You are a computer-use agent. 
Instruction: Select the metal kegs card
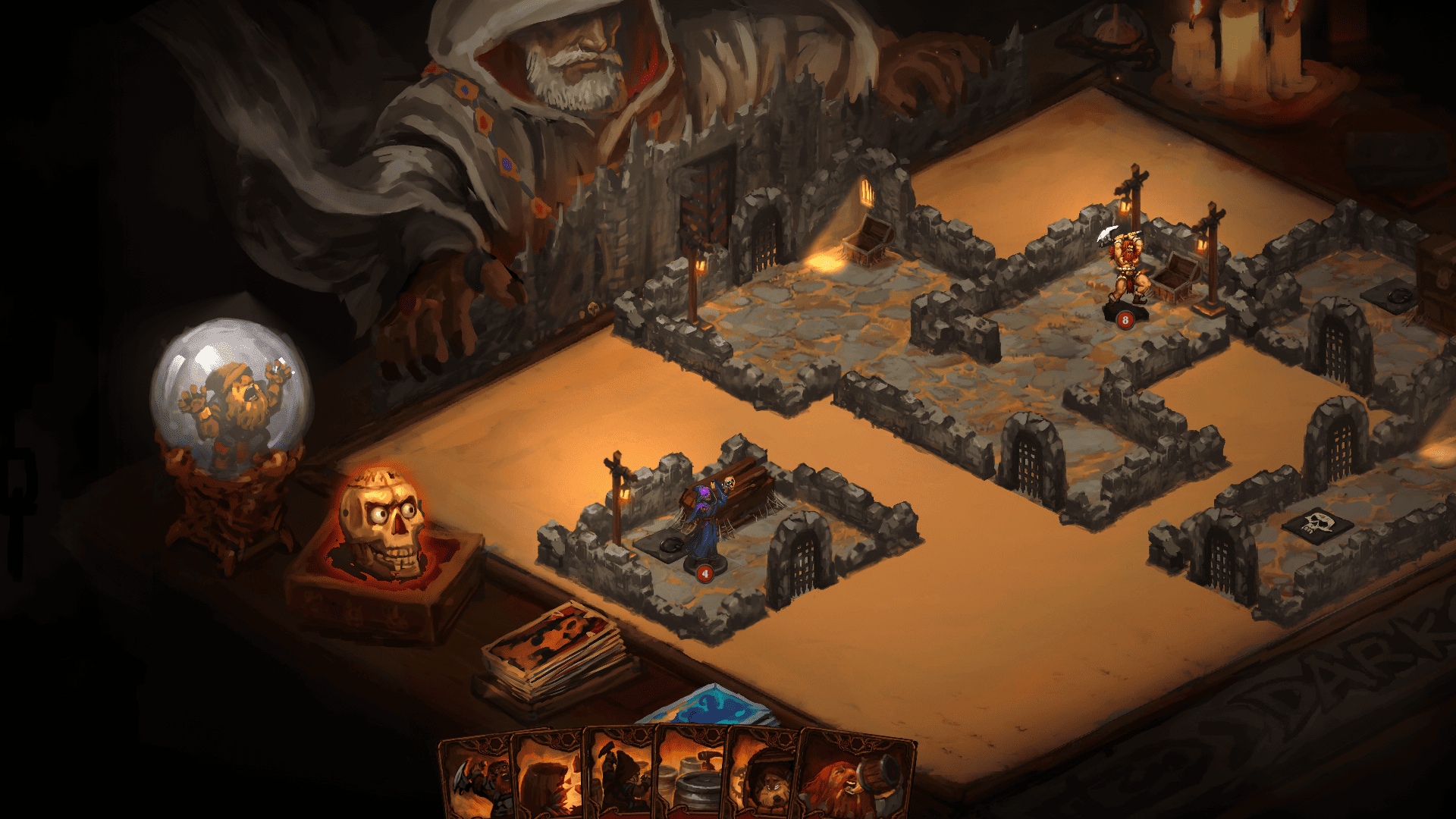pyautogui.click(x=691, y=781)
